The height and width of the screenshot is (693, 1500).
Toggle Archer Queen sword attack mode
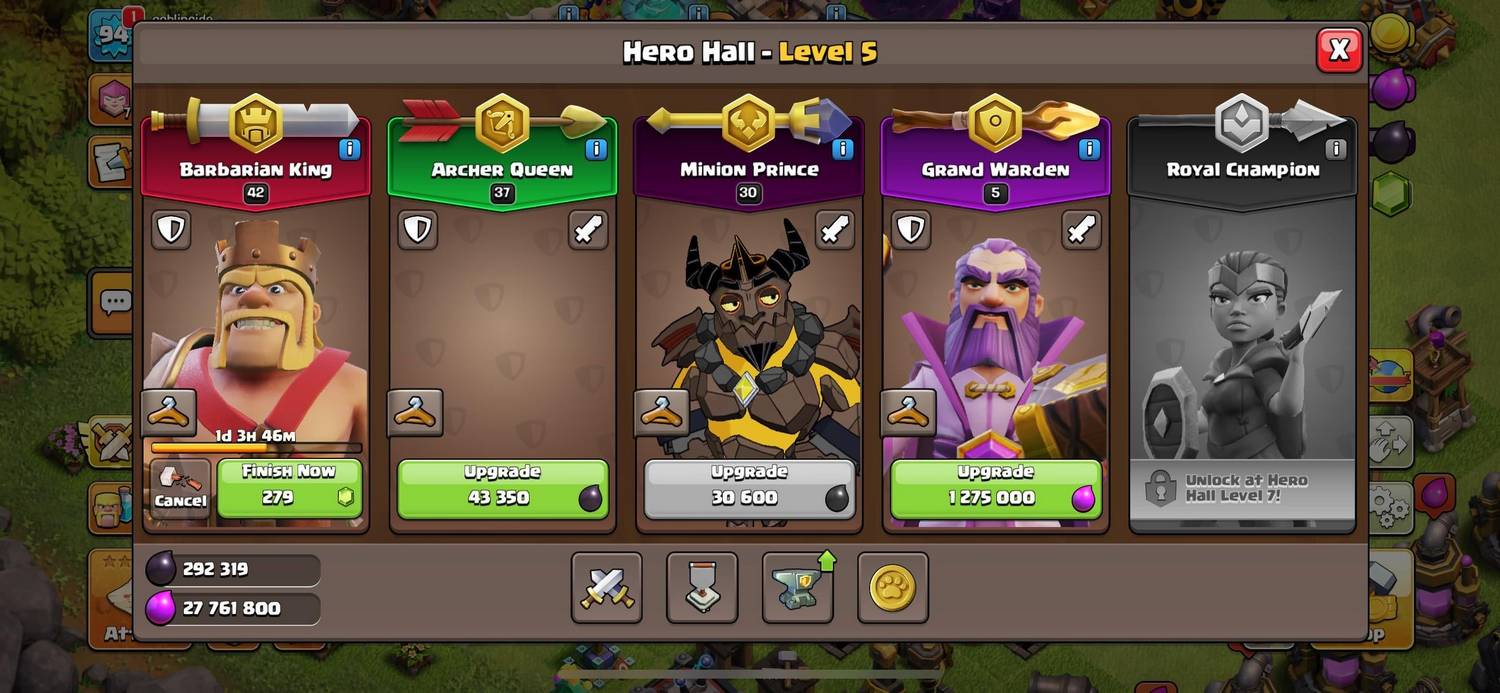[x=588, y=230]
